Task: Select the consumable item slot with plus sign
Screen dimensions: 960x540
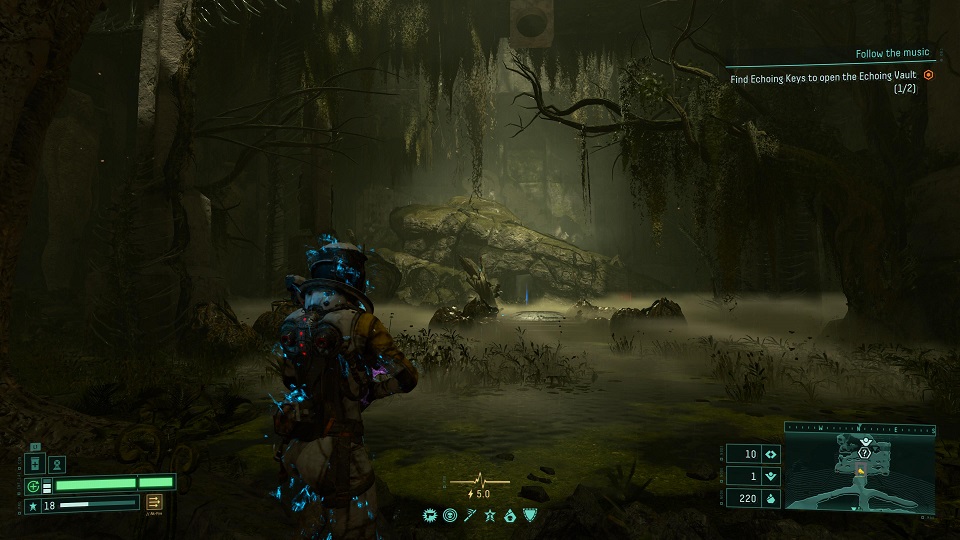Action: coord(33,465)
